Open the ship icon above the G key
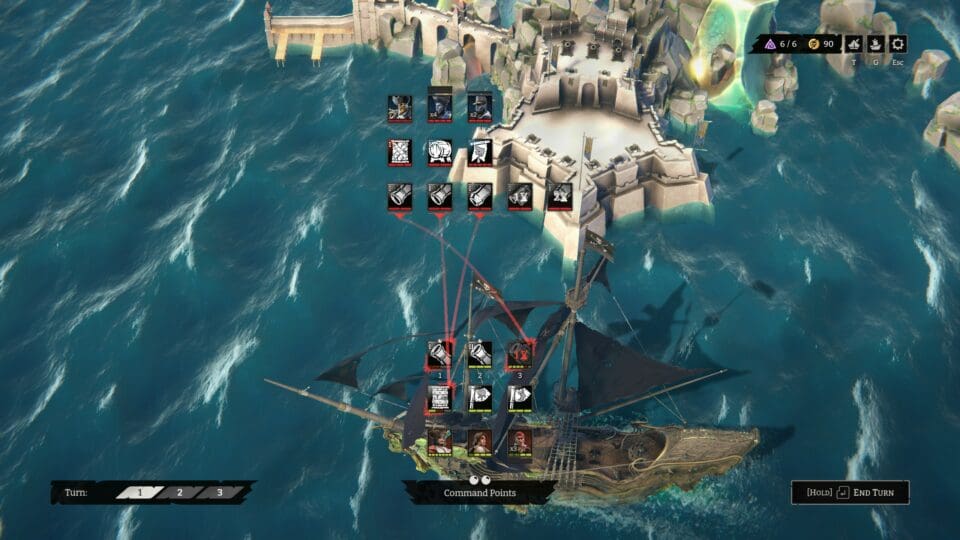The height and width of the screenshot is (540, 960). click(x=875, y=44)
